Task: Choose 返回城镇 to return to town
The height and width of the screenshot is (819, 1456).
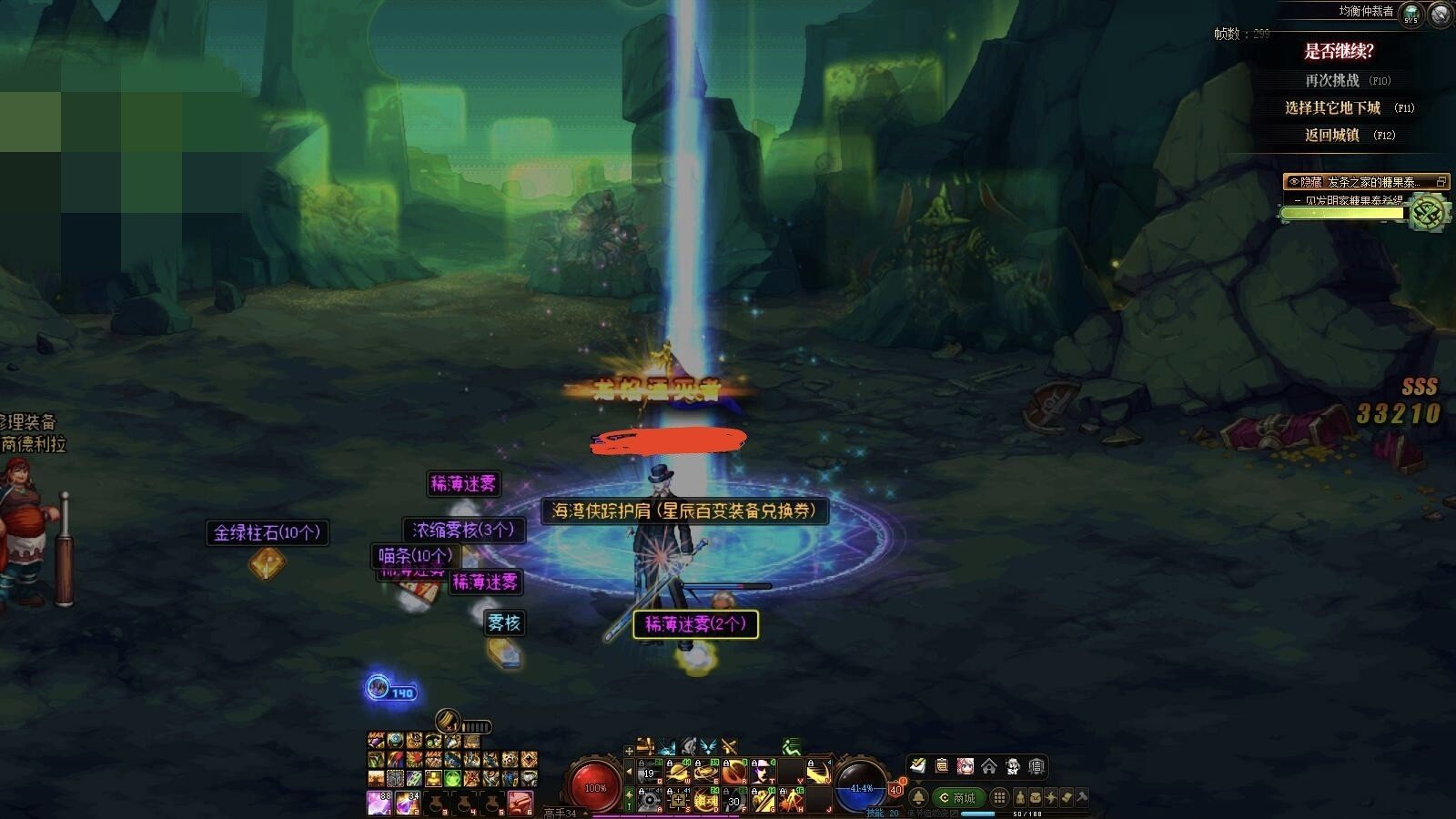Action: [x=1332, y=135]
